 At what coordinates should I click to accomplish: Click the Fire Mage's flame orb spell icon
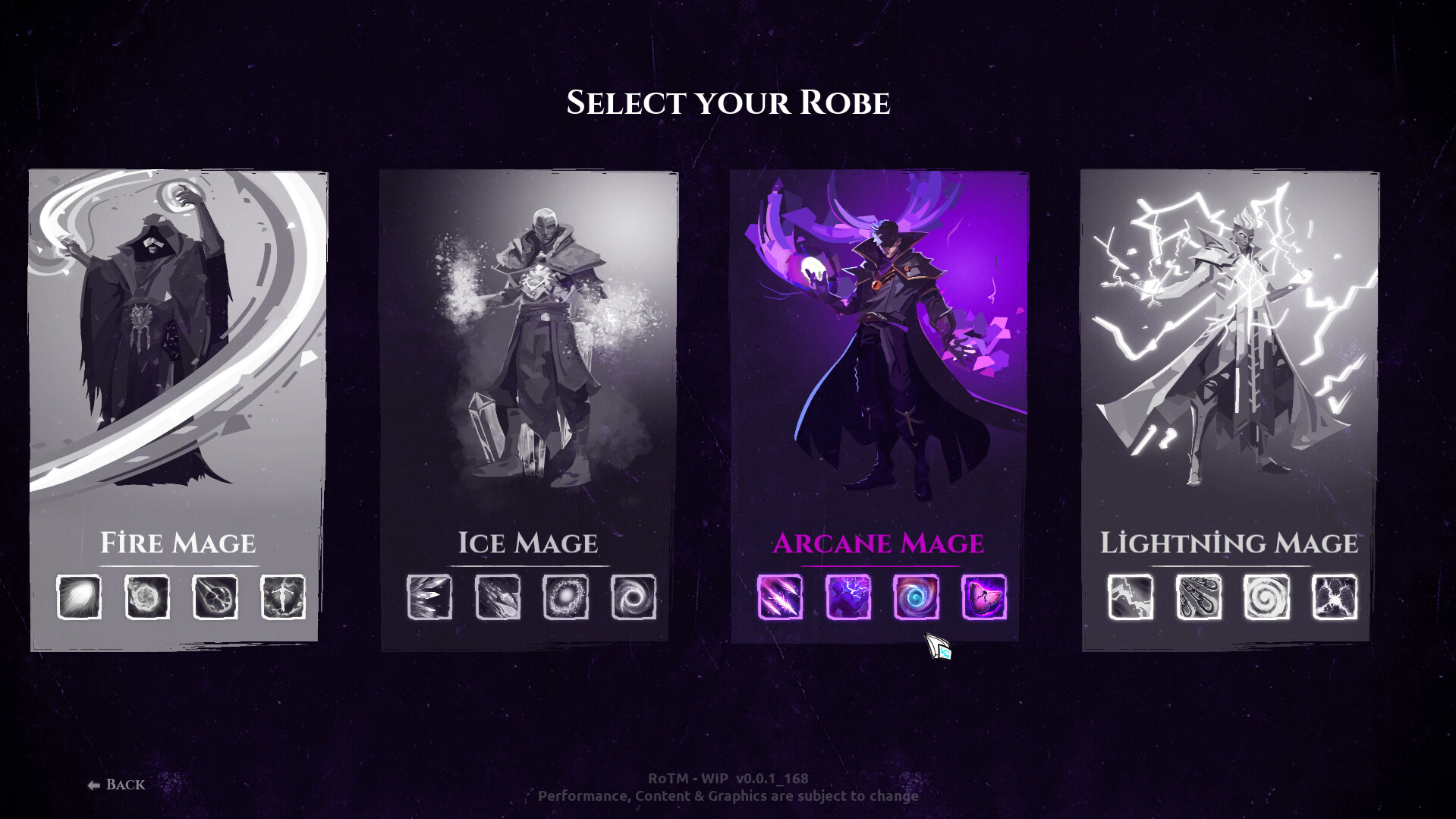point(146,596)
